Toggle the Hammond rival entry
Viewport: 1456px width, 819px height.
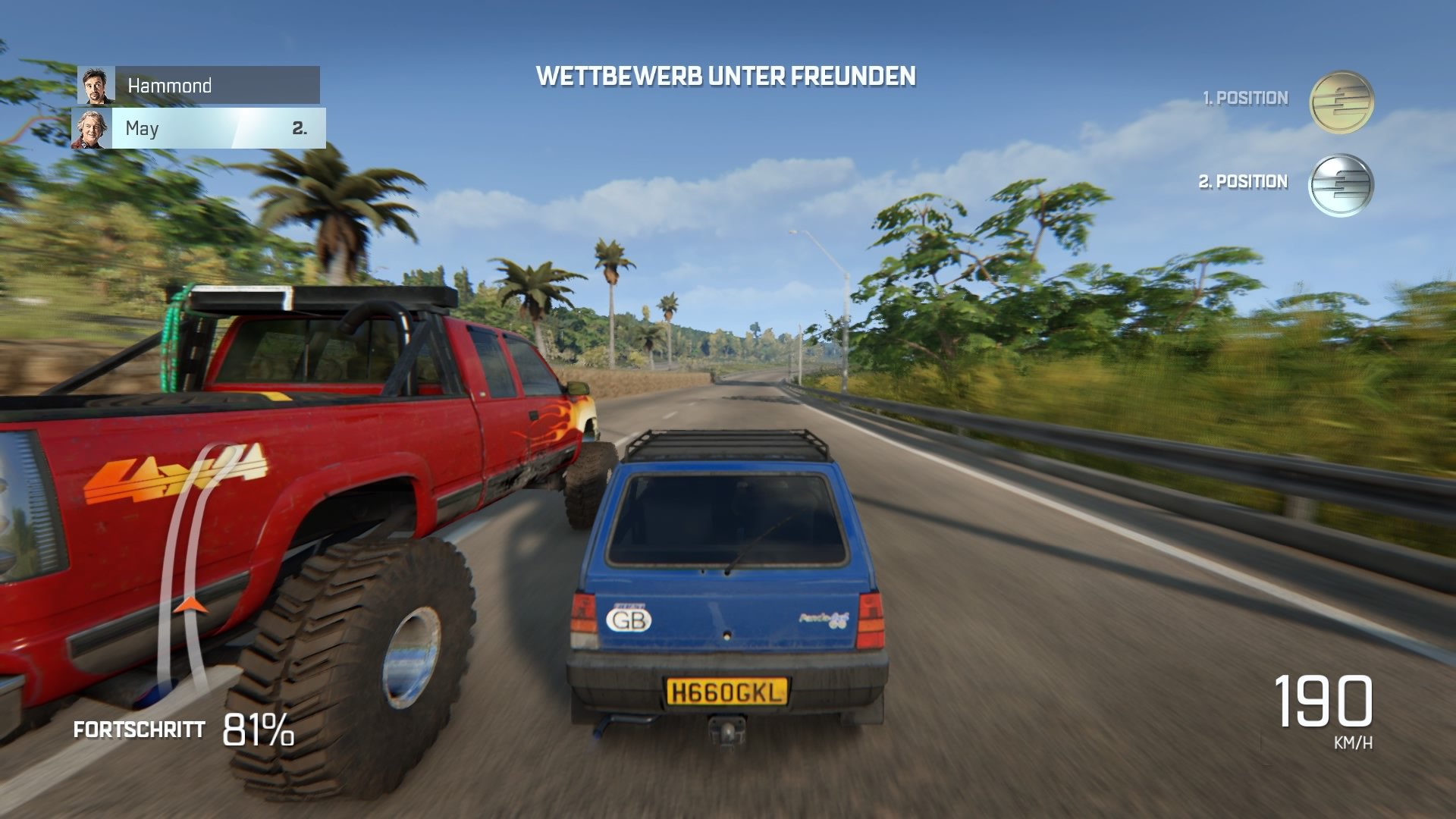coord(212,85)
